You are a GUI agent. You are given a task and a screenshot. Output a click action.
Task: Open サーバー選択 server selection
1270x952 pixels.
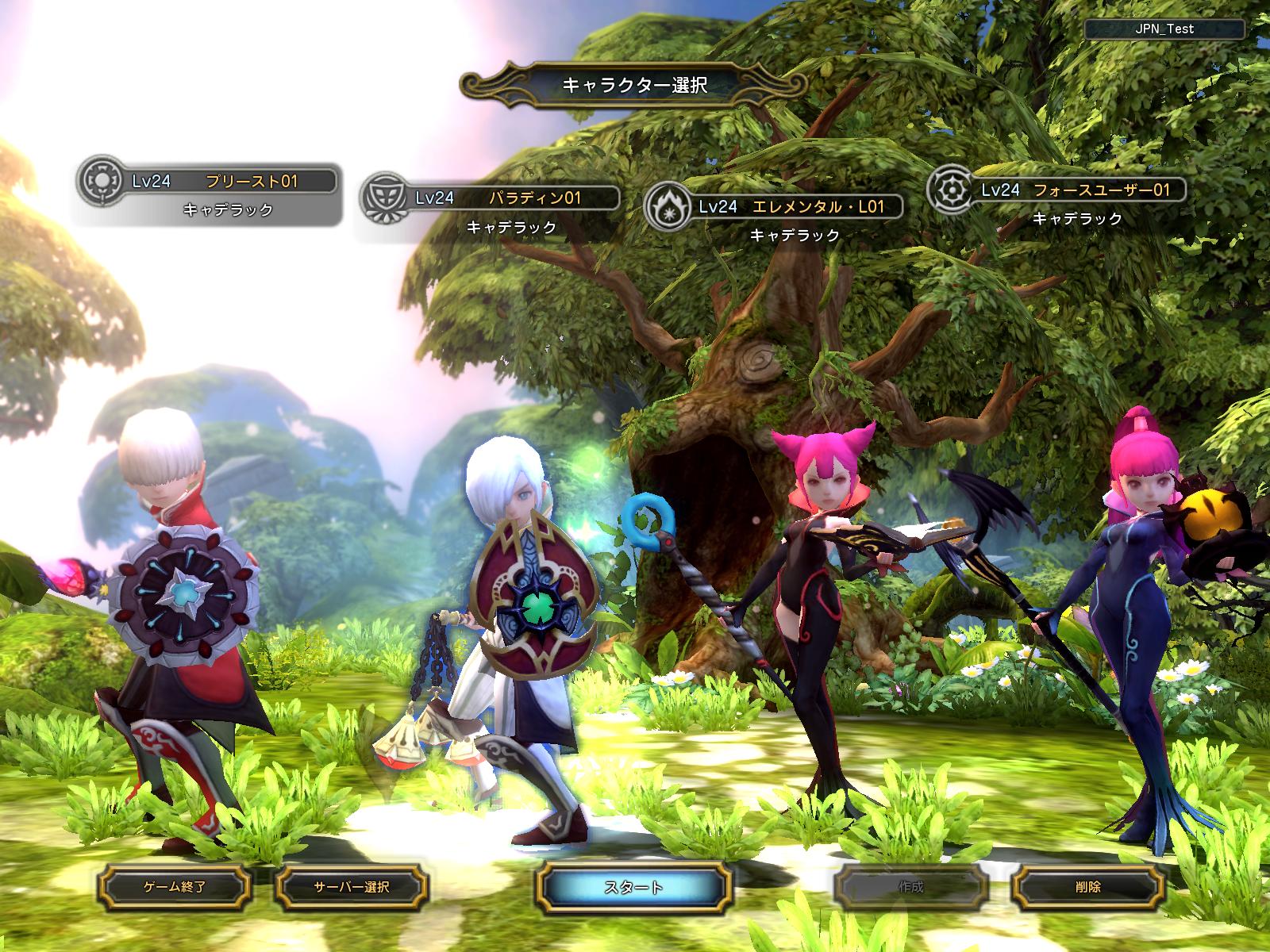tap(352, 886)
